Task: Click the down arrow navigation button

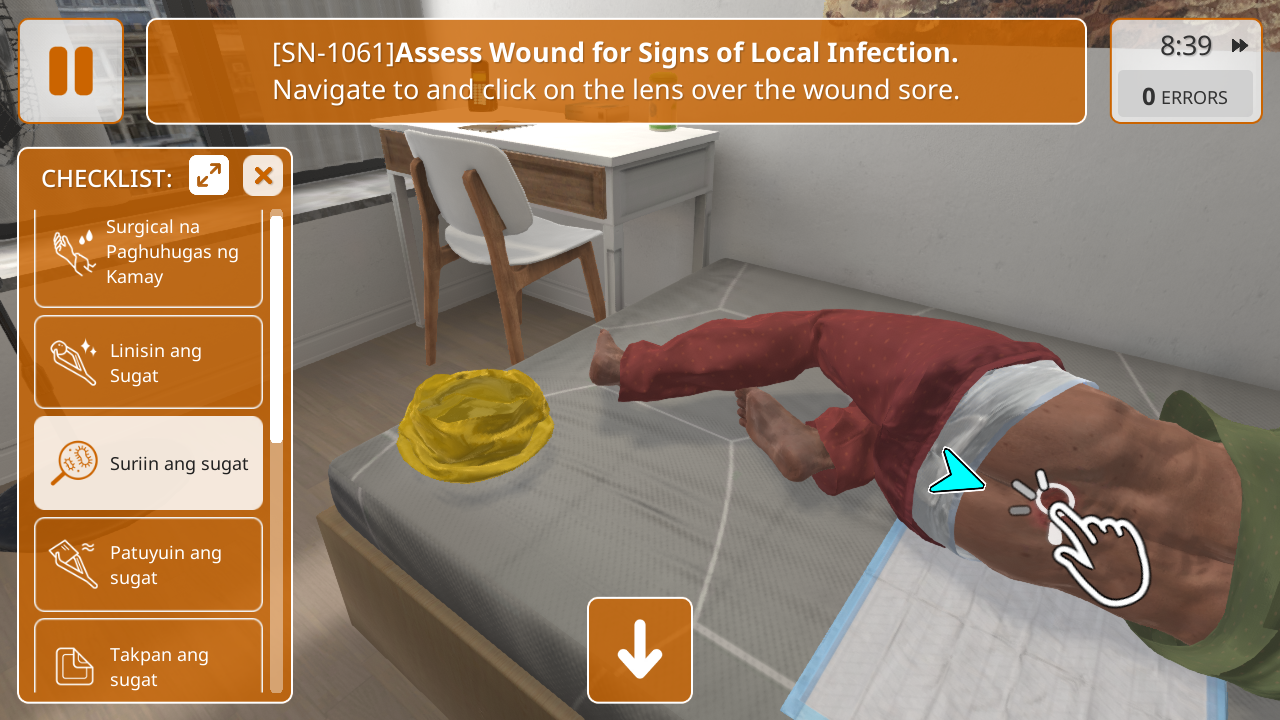Action: [640, 650]
